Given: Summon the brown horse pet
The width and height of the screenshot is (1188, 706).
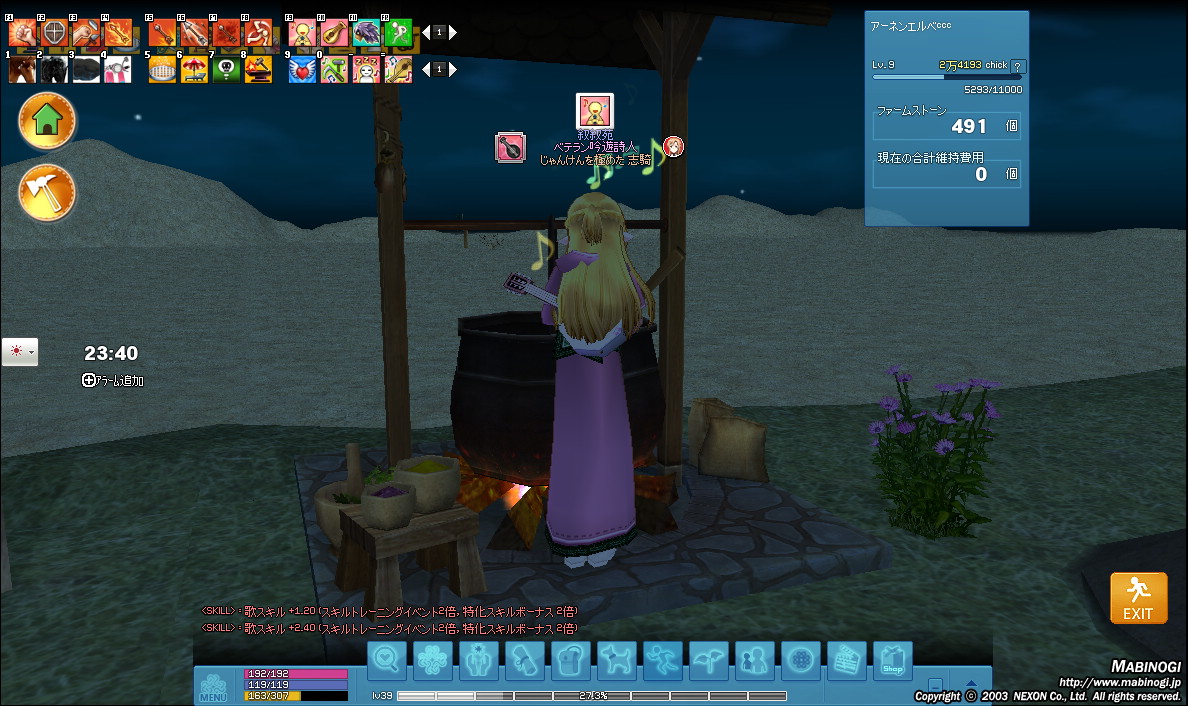Looking at the screenshot, I should point(22,69).
